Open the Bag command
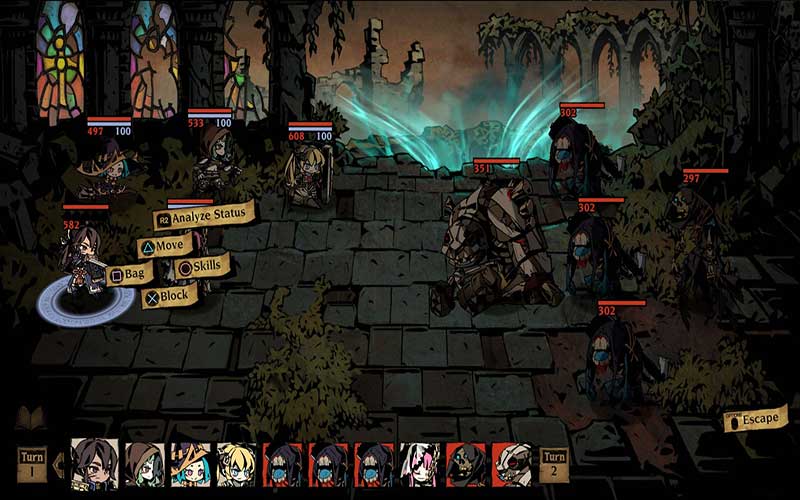This screenshot has width=800, height=500. pyautogui.click(x=130, y=274)
